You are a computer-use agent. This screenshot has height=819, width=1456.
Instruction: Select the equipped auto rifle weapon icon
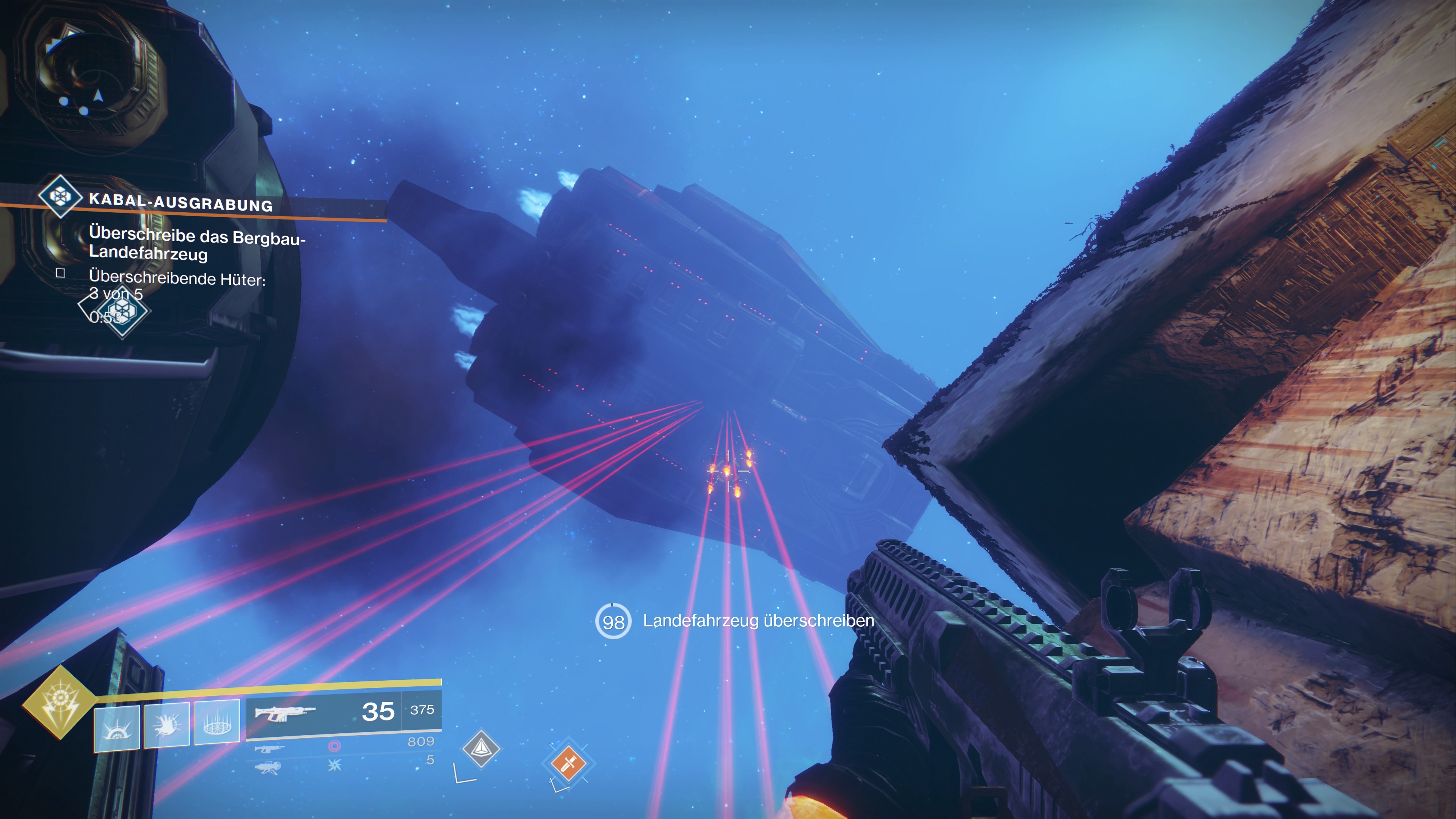coord(285,713)
